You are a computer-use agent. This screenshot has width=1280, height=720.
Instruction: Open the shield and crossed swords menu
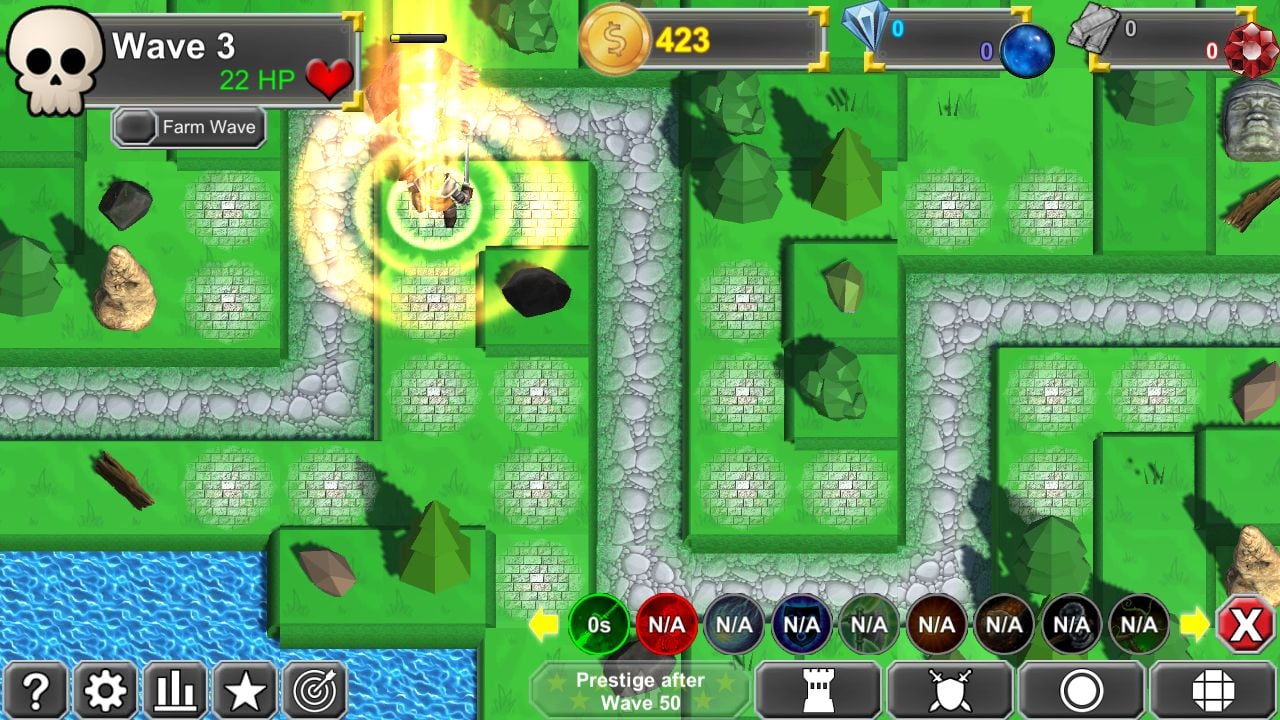tap(949, 690)
